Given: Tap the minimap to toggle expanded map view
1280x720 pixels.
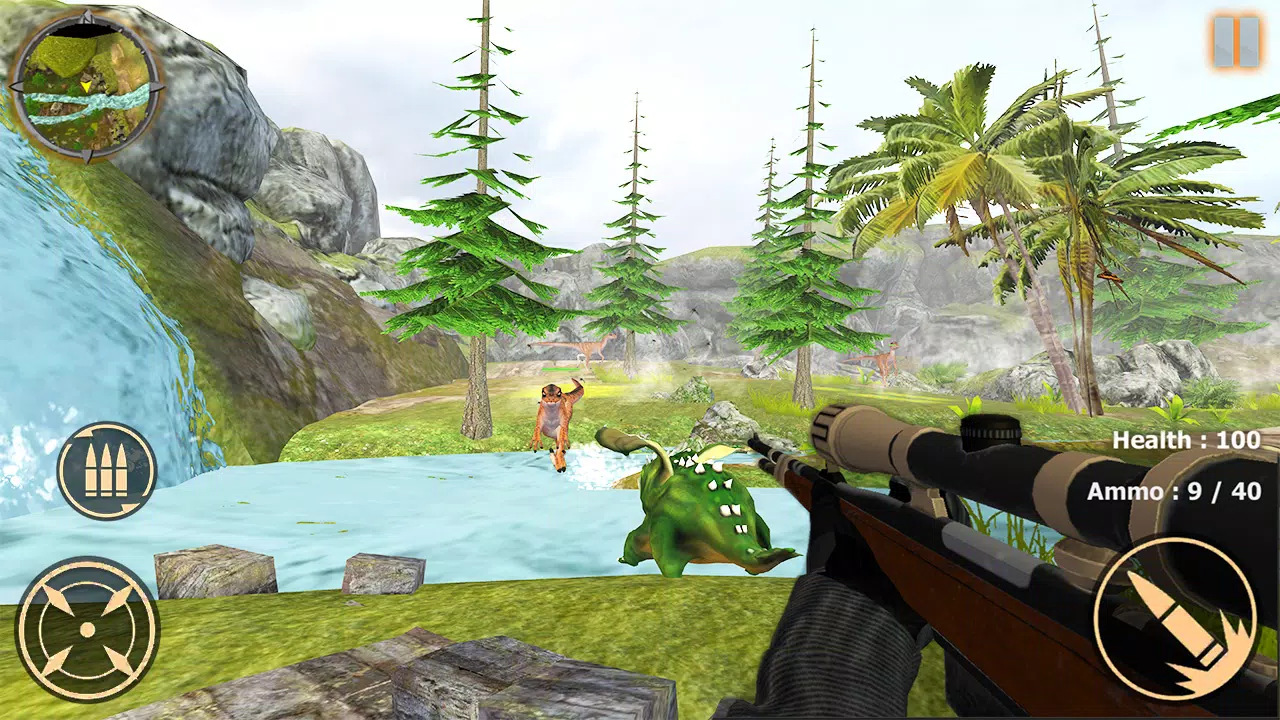Looking at the screenshot, I should pyautogui.click(x=88, y=90).
